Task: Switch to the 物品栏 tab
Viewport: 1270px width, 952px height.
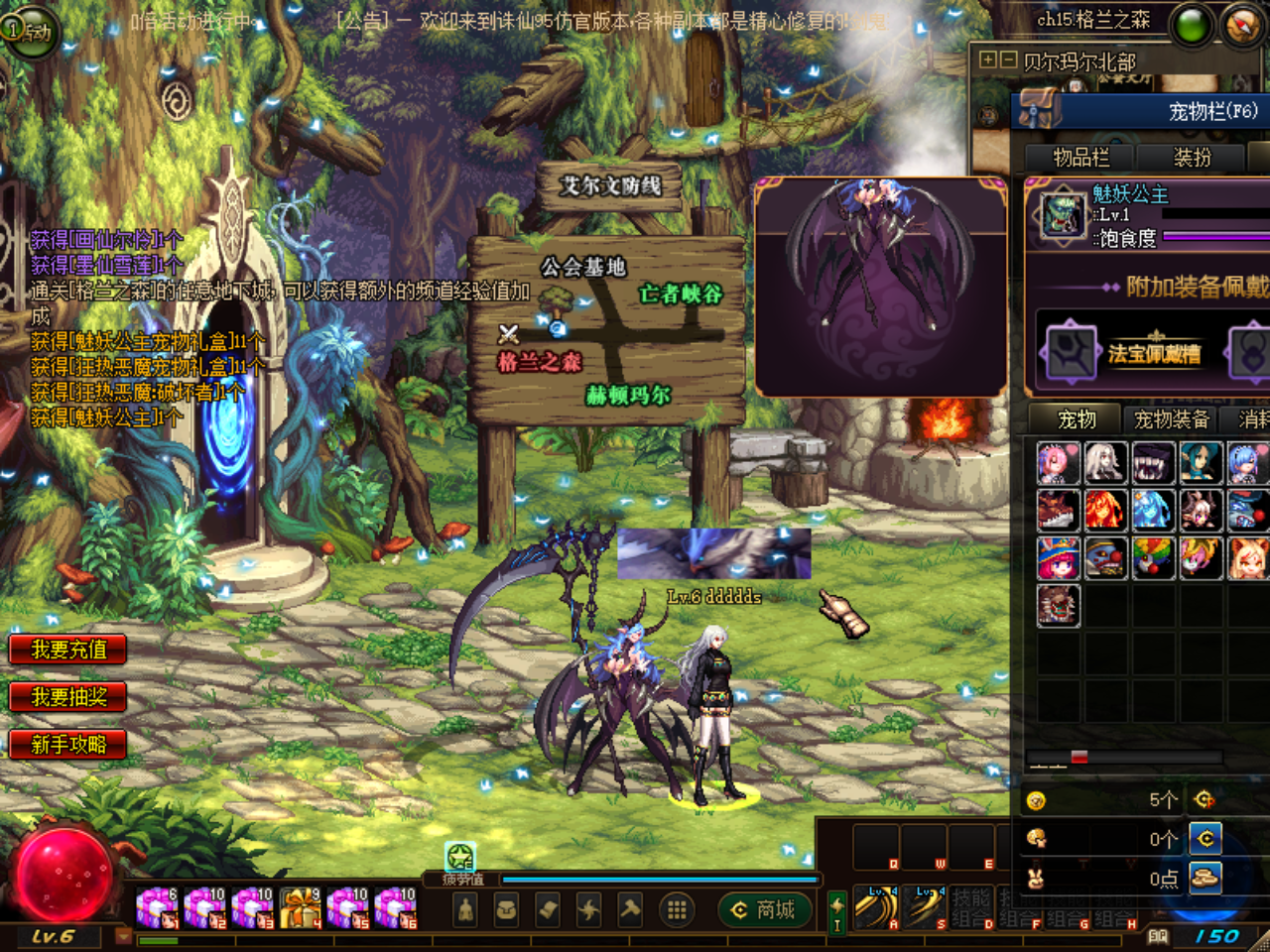Action: tap(1081, 157)
